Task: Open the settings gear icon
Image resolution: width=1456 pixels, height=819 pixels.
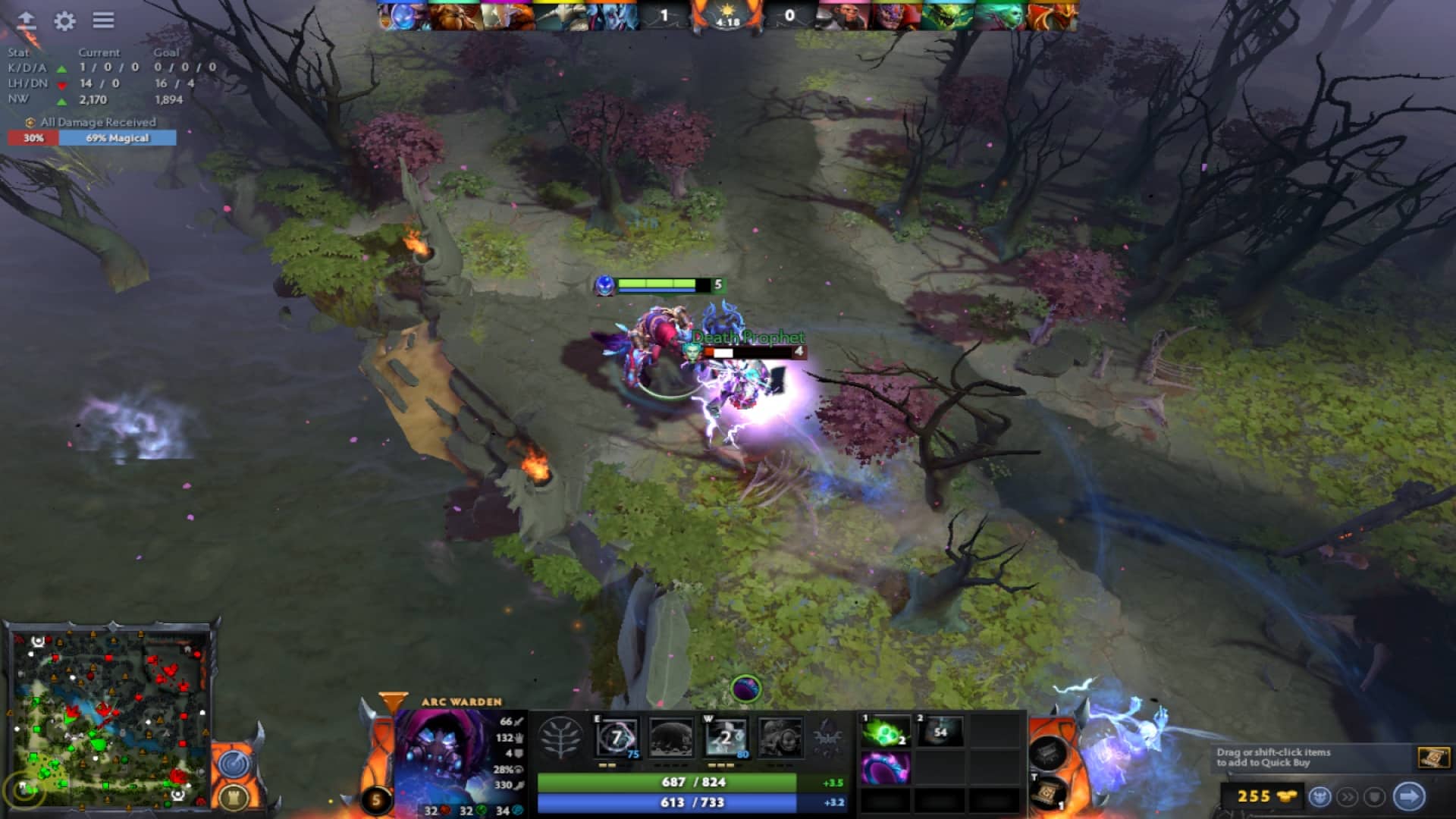Action: click(64, 19)
